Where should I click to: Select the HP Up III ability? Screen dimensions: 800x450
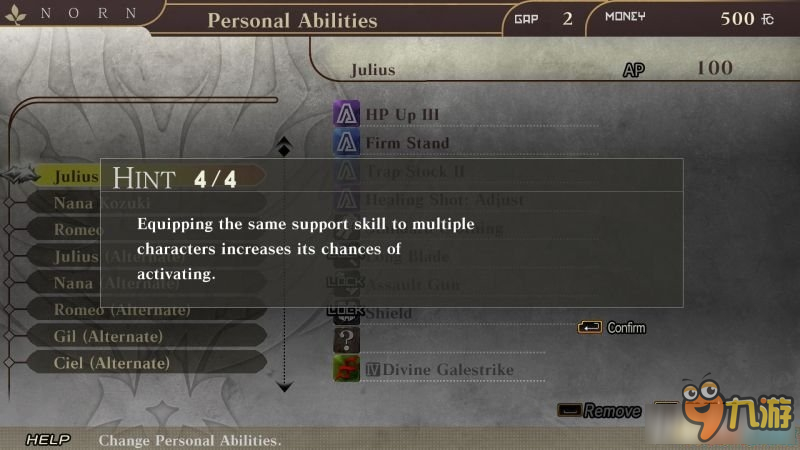(402, 115)
